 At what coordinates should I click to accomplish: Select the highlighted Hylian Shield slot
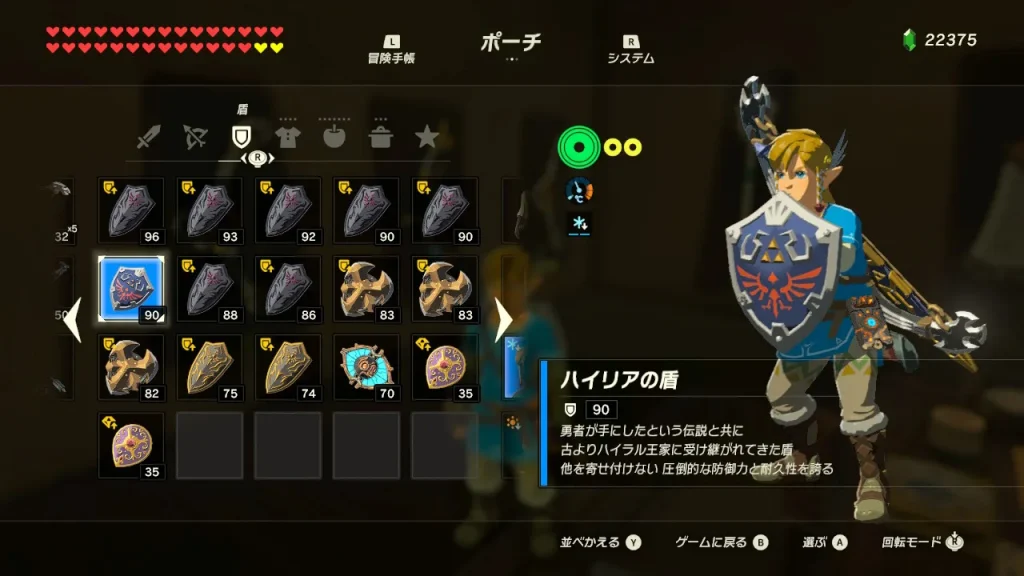131,288
